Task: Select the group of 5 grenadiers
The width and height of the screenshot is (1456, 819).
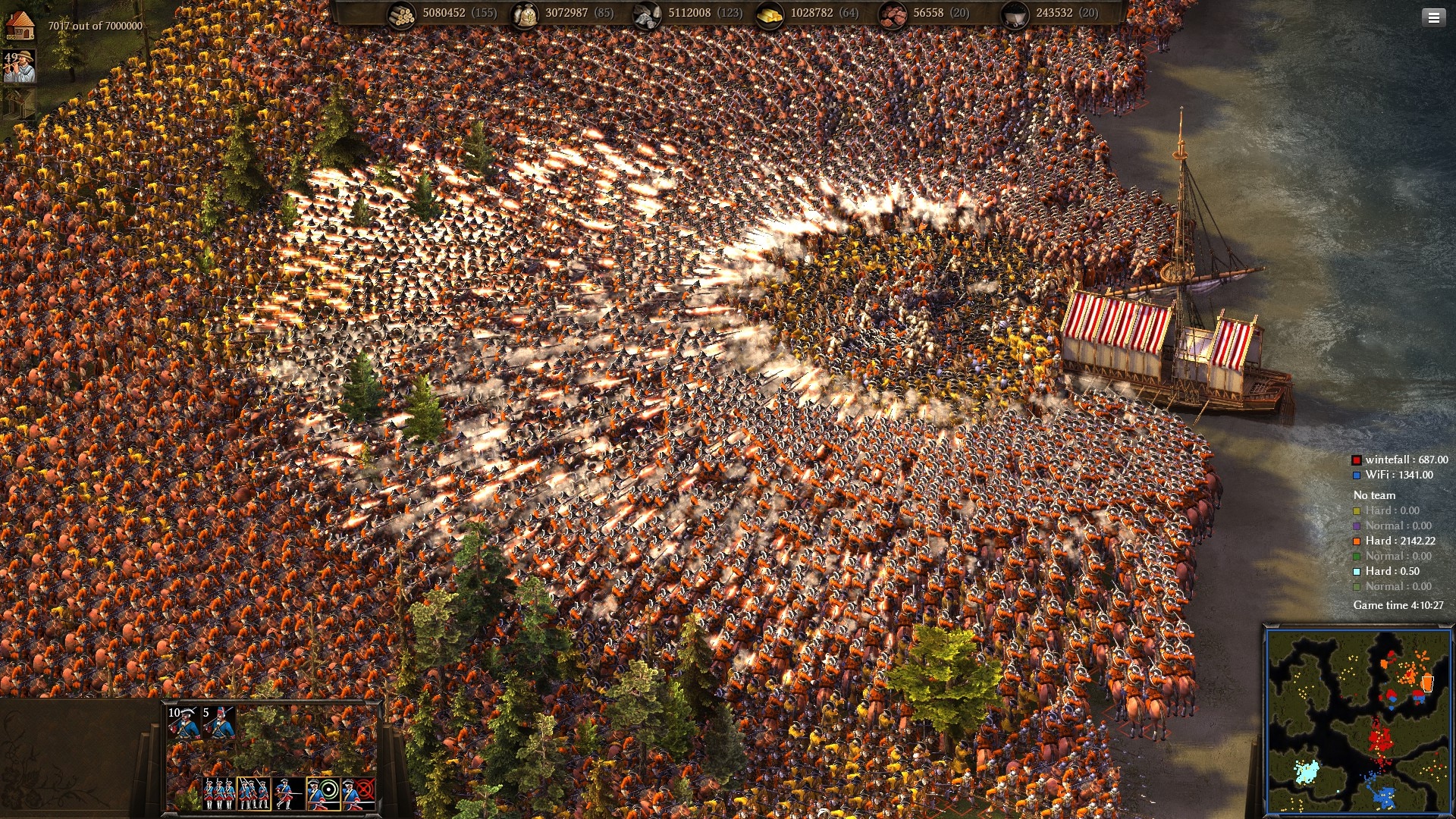Action: (218, 723)
